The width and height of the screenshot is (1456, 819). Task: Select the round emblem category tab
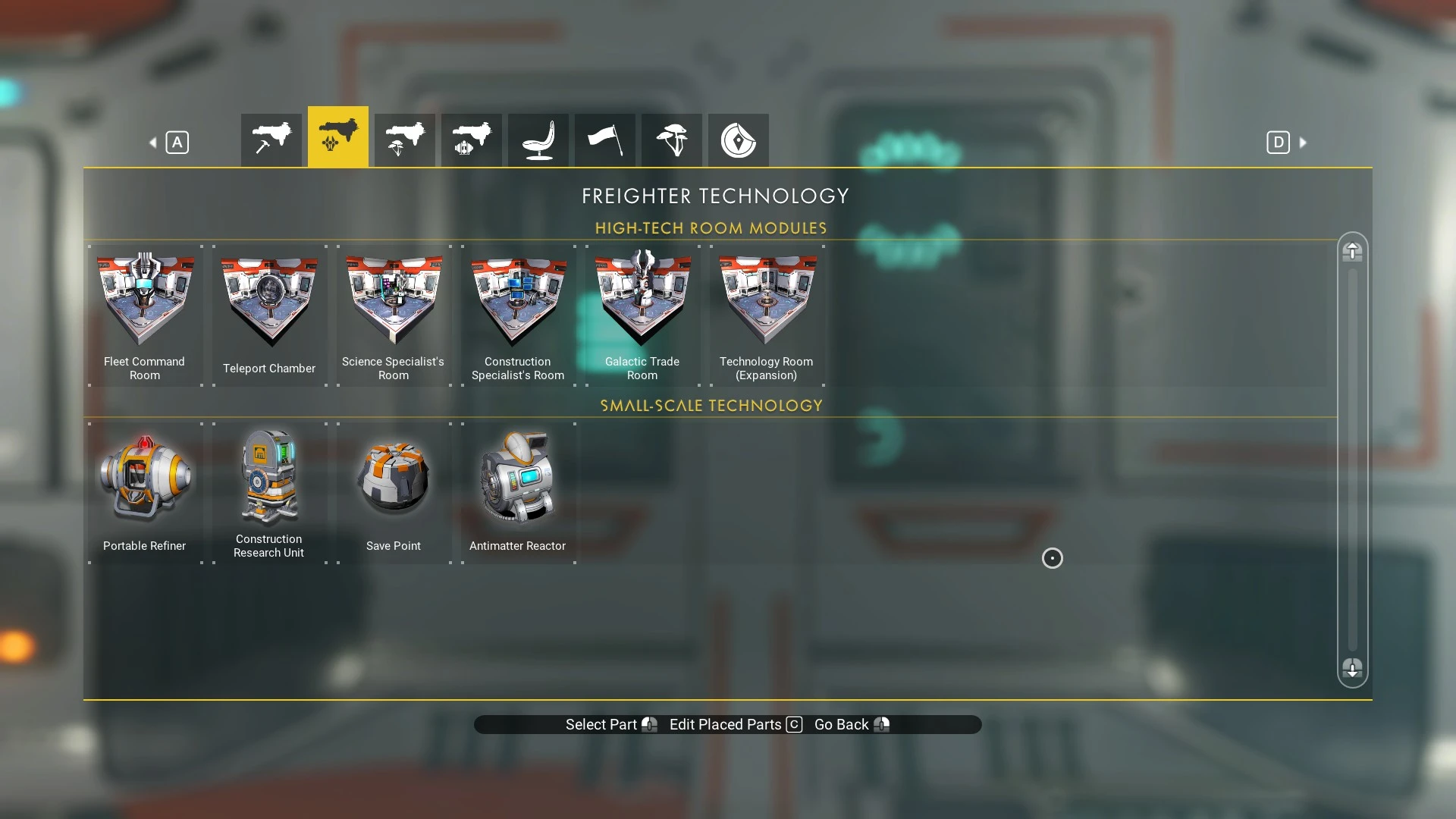click(x=738, y=140)
